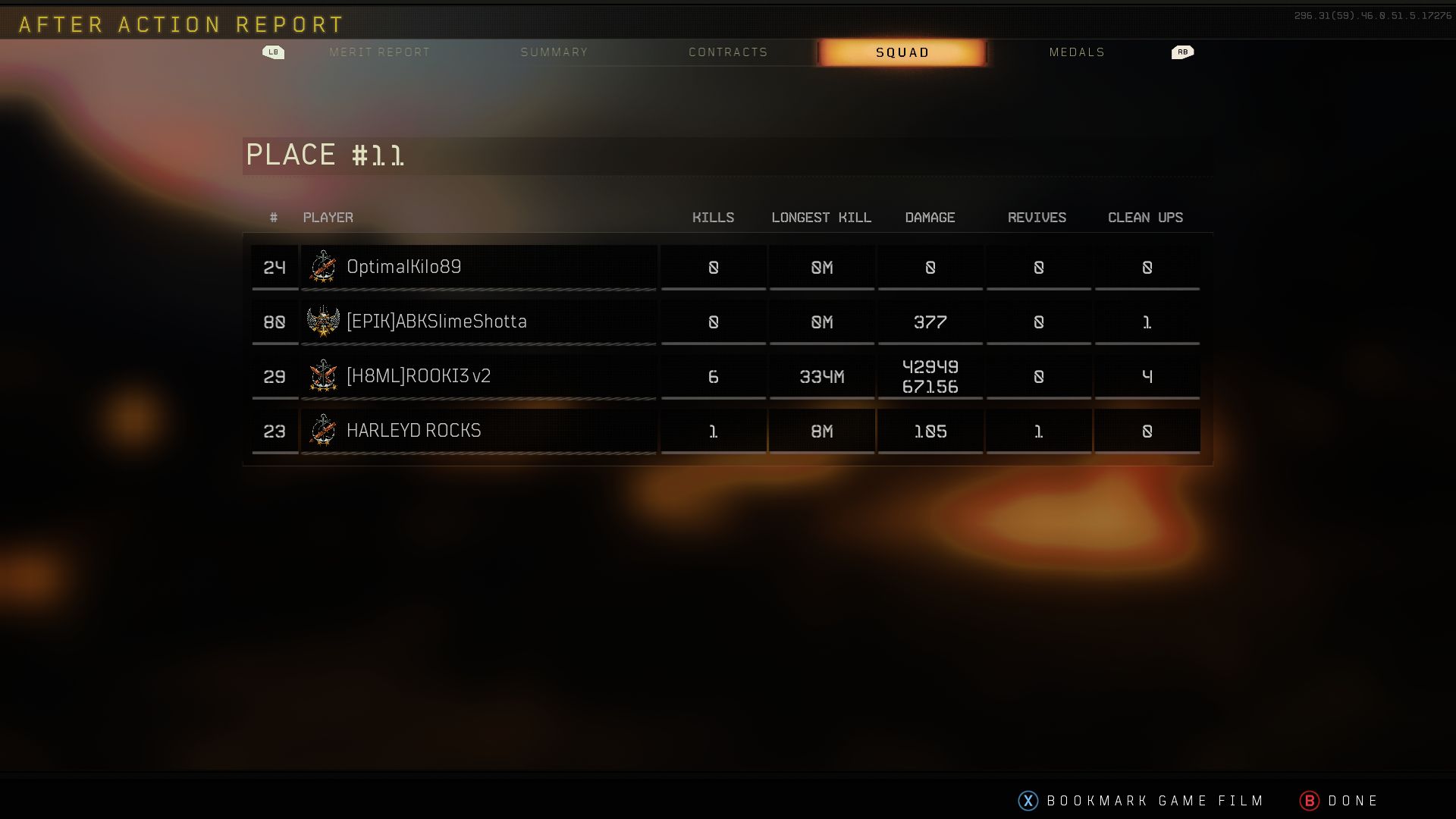Screen dimensions: 1456x819
Task: Select the Medals tab
Action: (1077, 52)
